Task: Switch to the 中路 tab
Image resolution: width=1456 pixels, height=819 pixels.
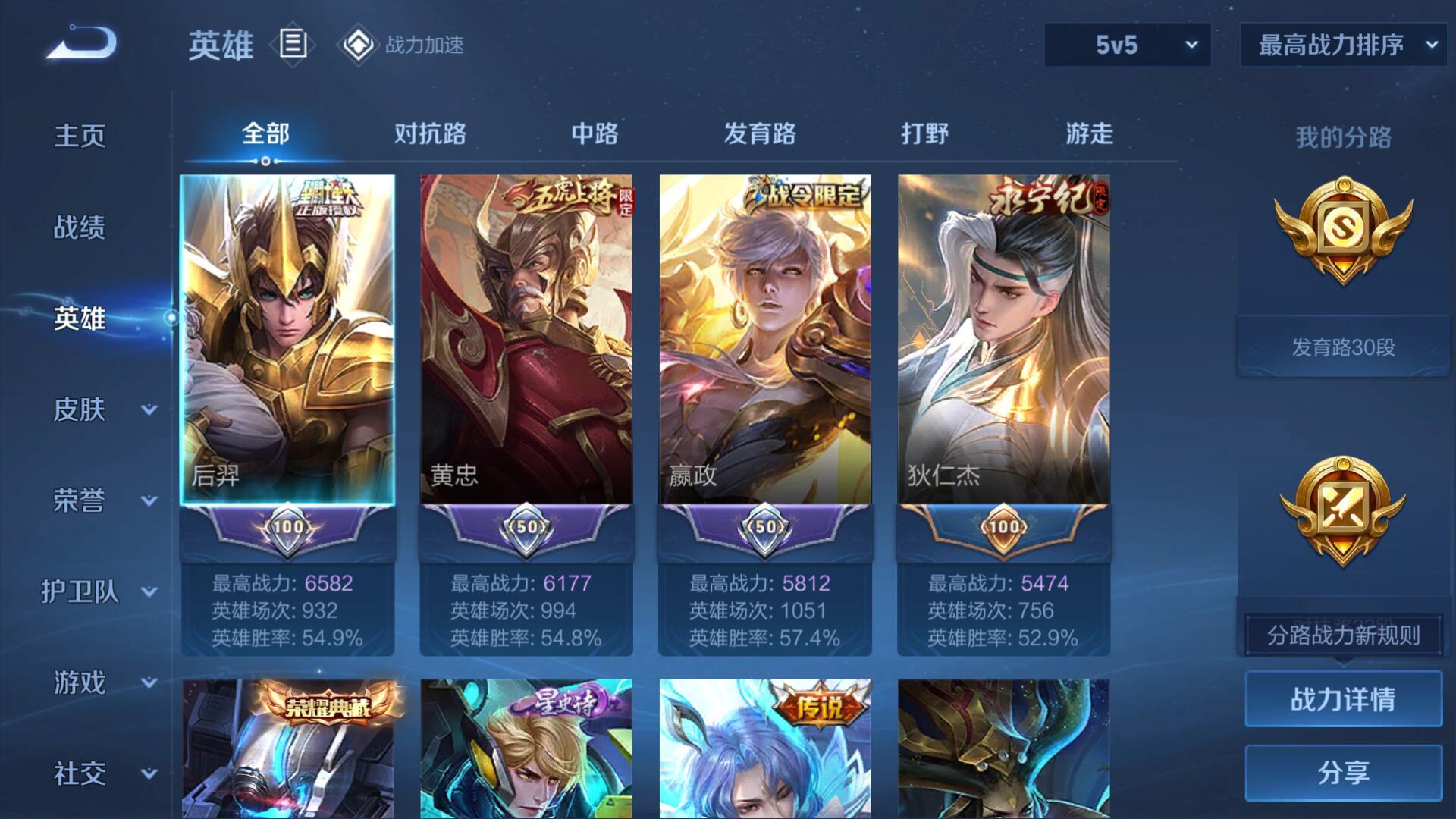Action: point(595,134)
